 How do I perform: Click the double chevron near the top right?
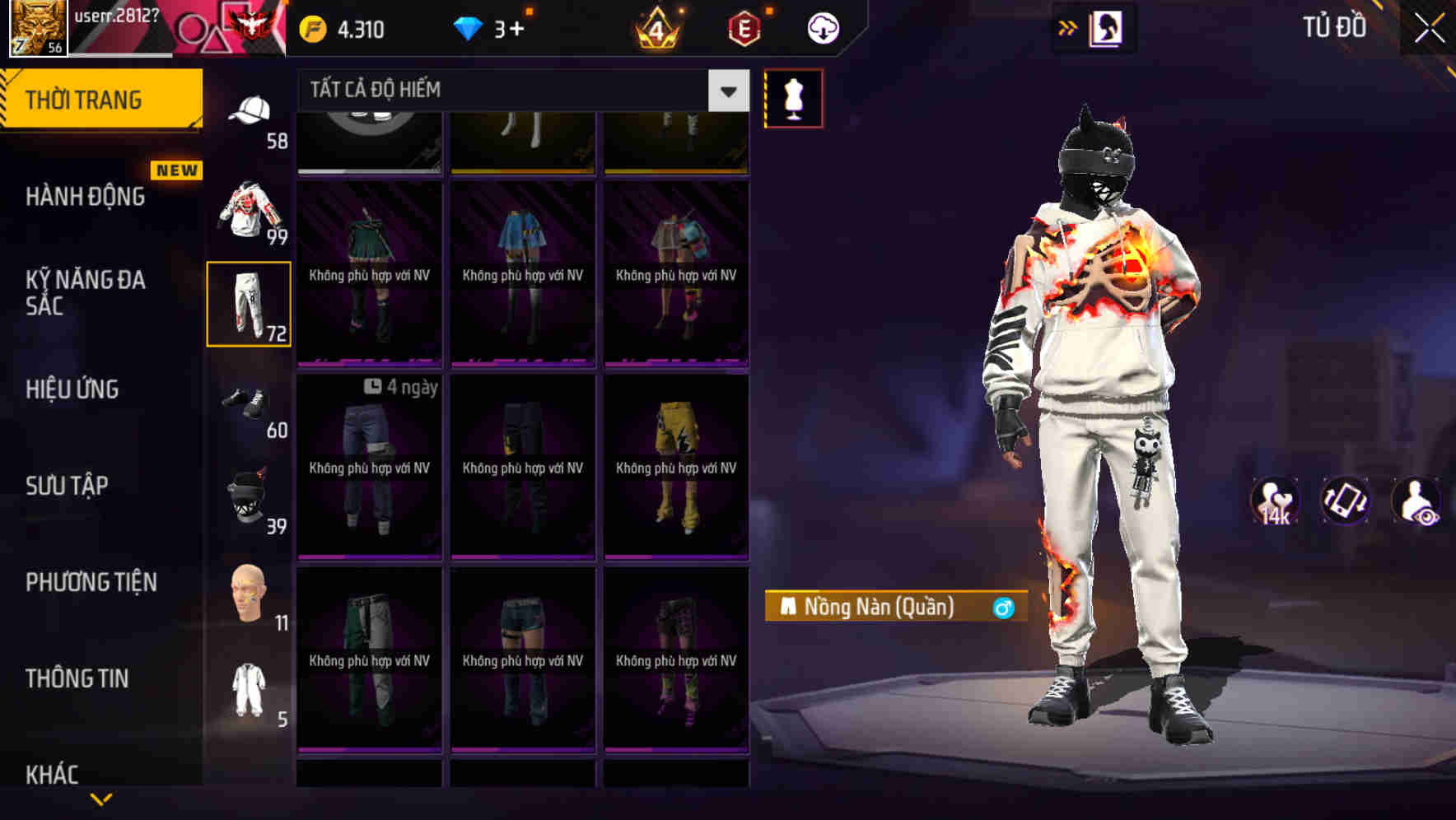tap(1066, 26)
